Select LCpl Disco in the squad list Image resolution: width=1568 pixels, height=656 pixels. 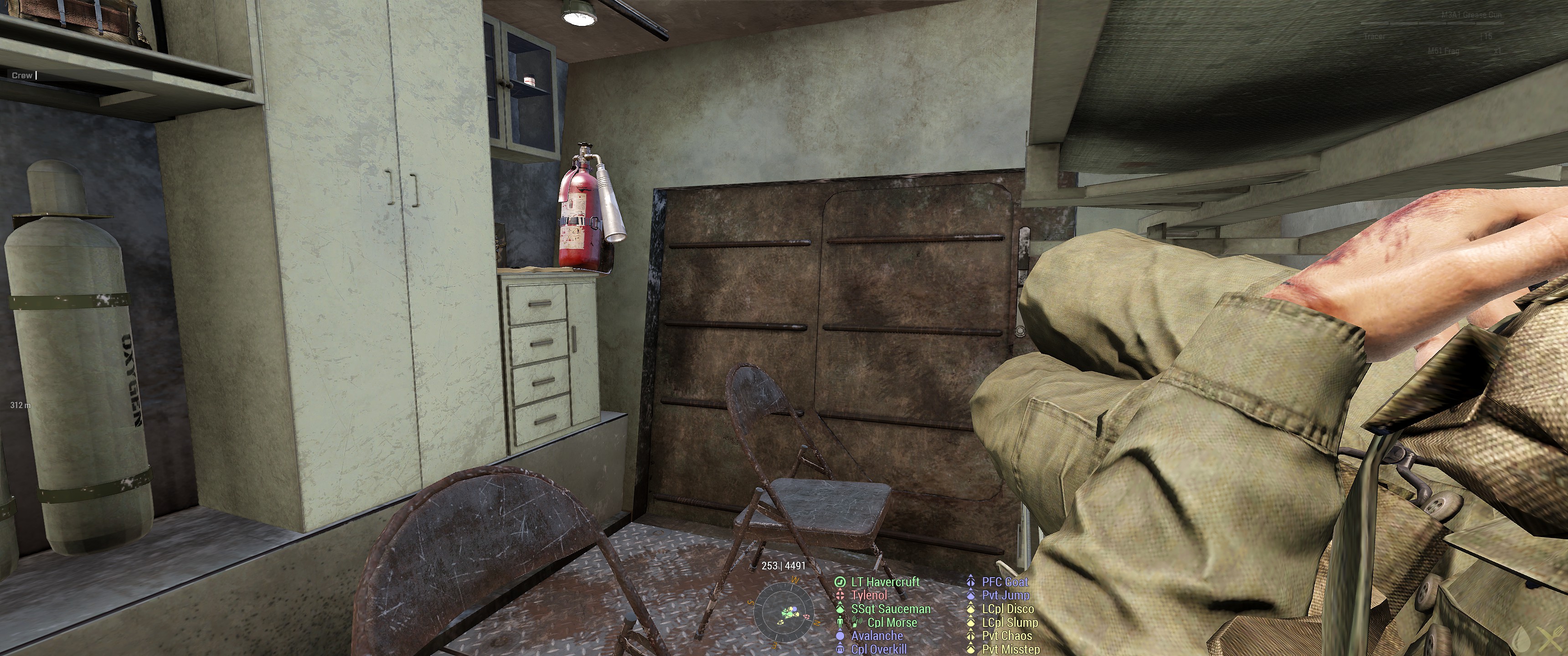[x=1007, y=609]
